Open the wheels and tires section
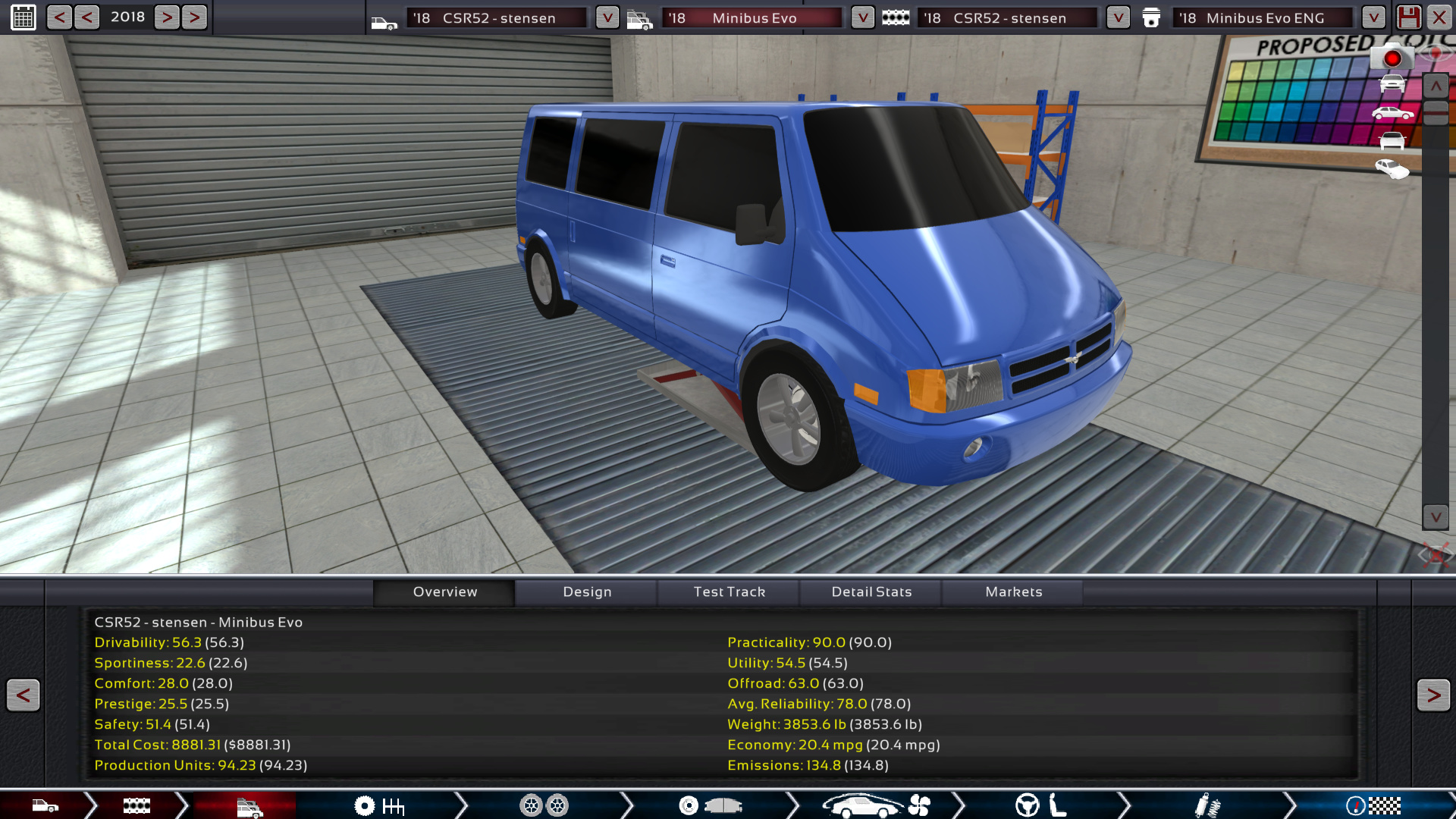This screenshot has width=1456, height=819. click(x=544, y=805)
